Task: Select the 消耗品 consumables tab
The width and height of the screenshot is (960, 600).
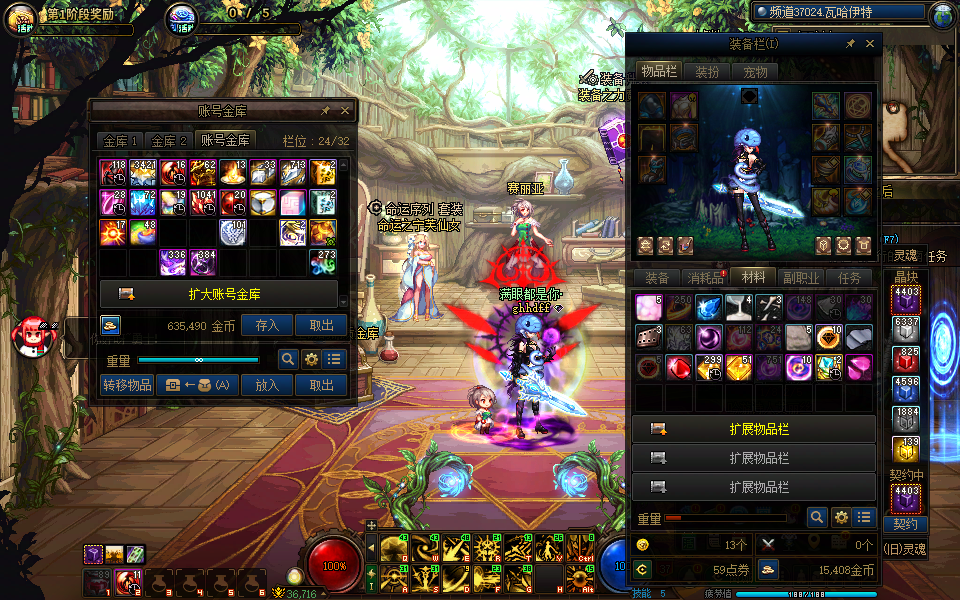Action: tap(705, 278)
